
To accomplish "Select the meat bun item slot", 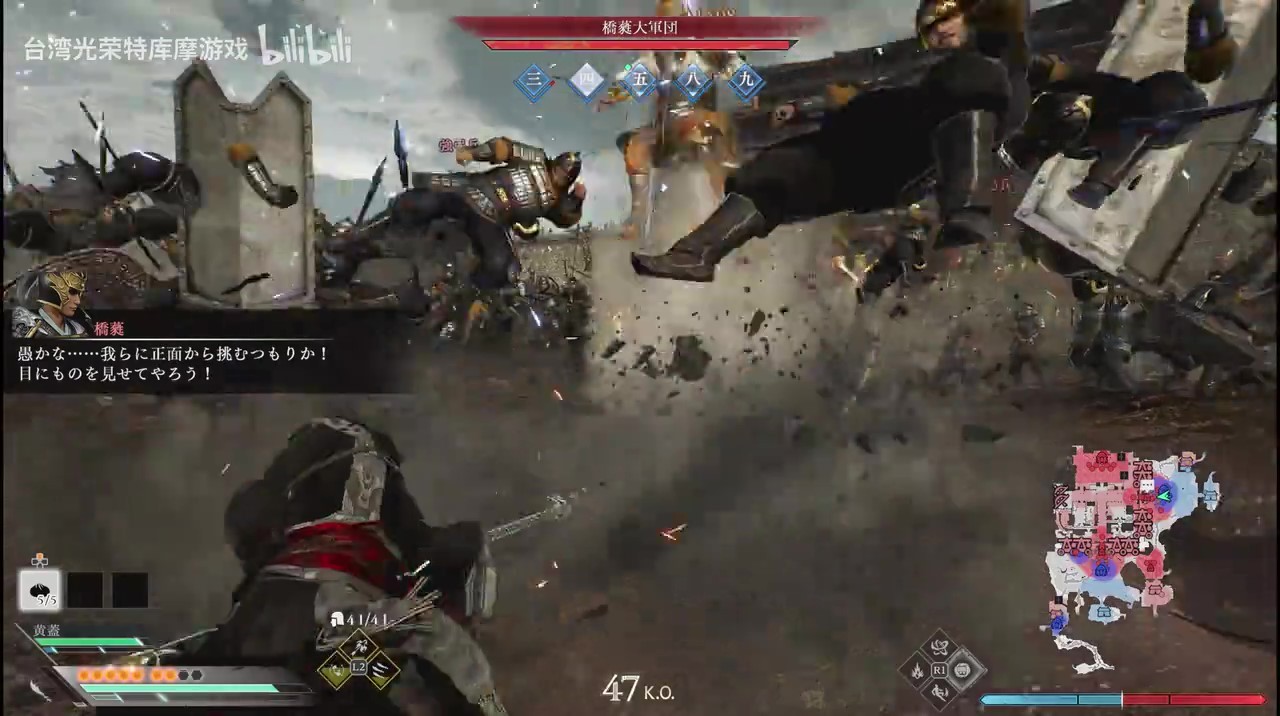I will coord(40,590).
